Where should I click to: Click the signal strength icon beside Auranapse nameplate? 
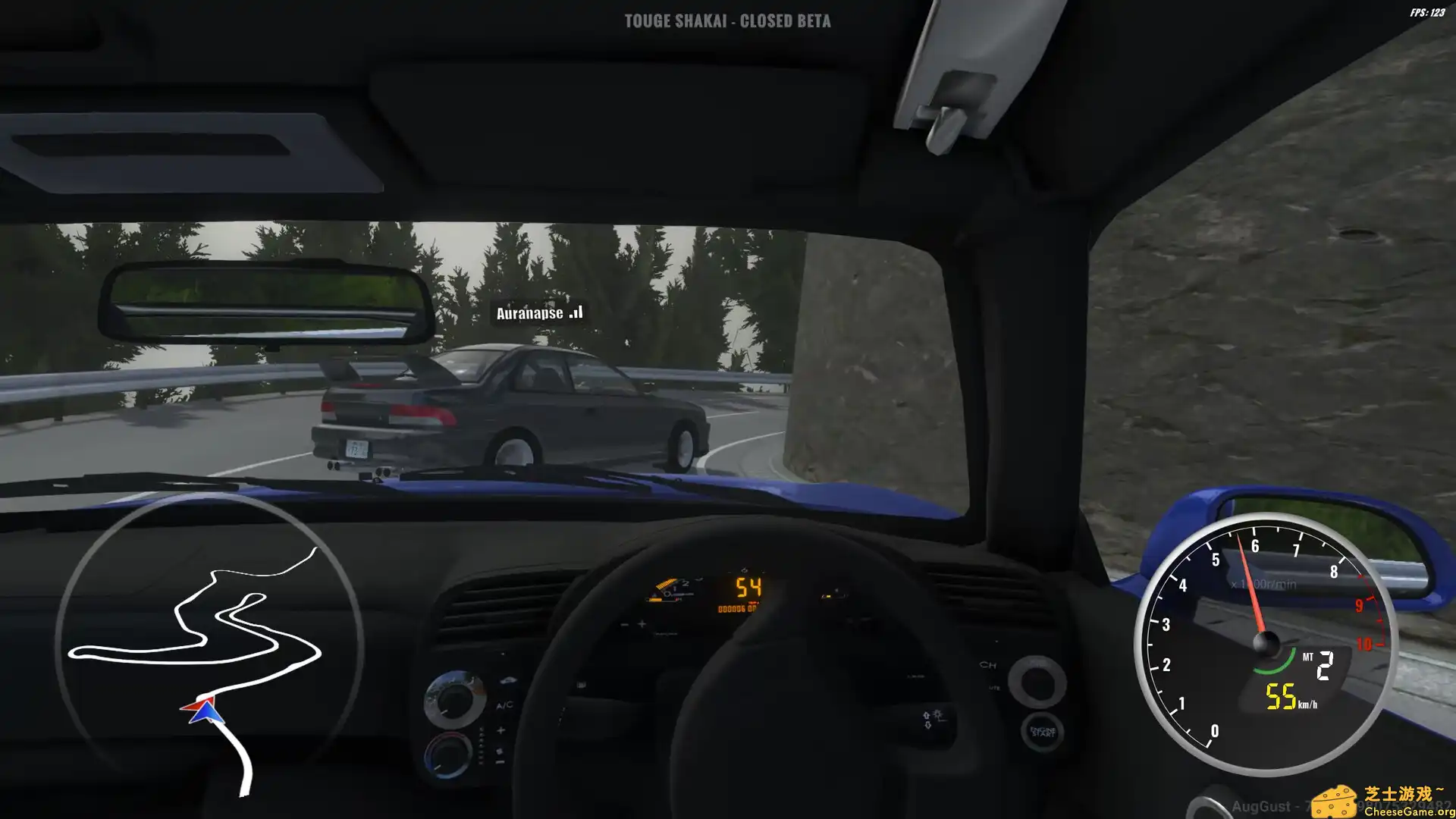click(x=575, y=311)
